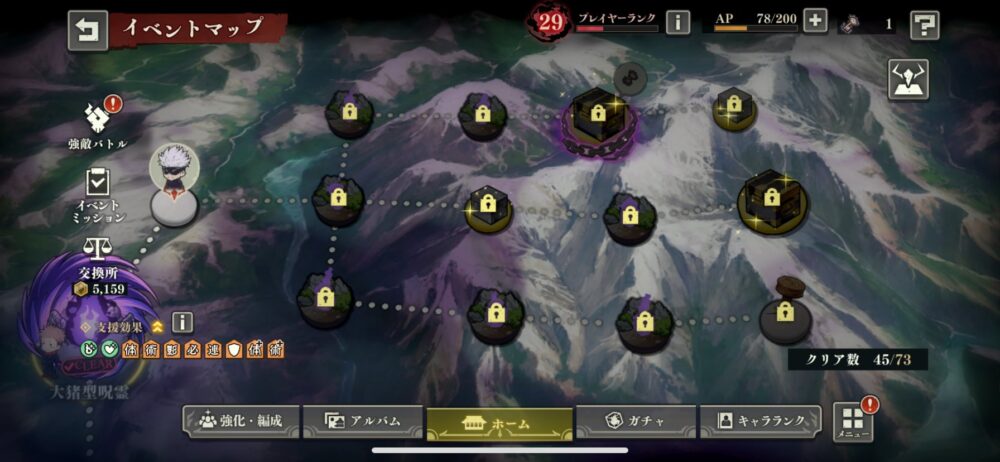Add AP with the plus button
Screen dimensions: 1000x462
click(815, 21)
